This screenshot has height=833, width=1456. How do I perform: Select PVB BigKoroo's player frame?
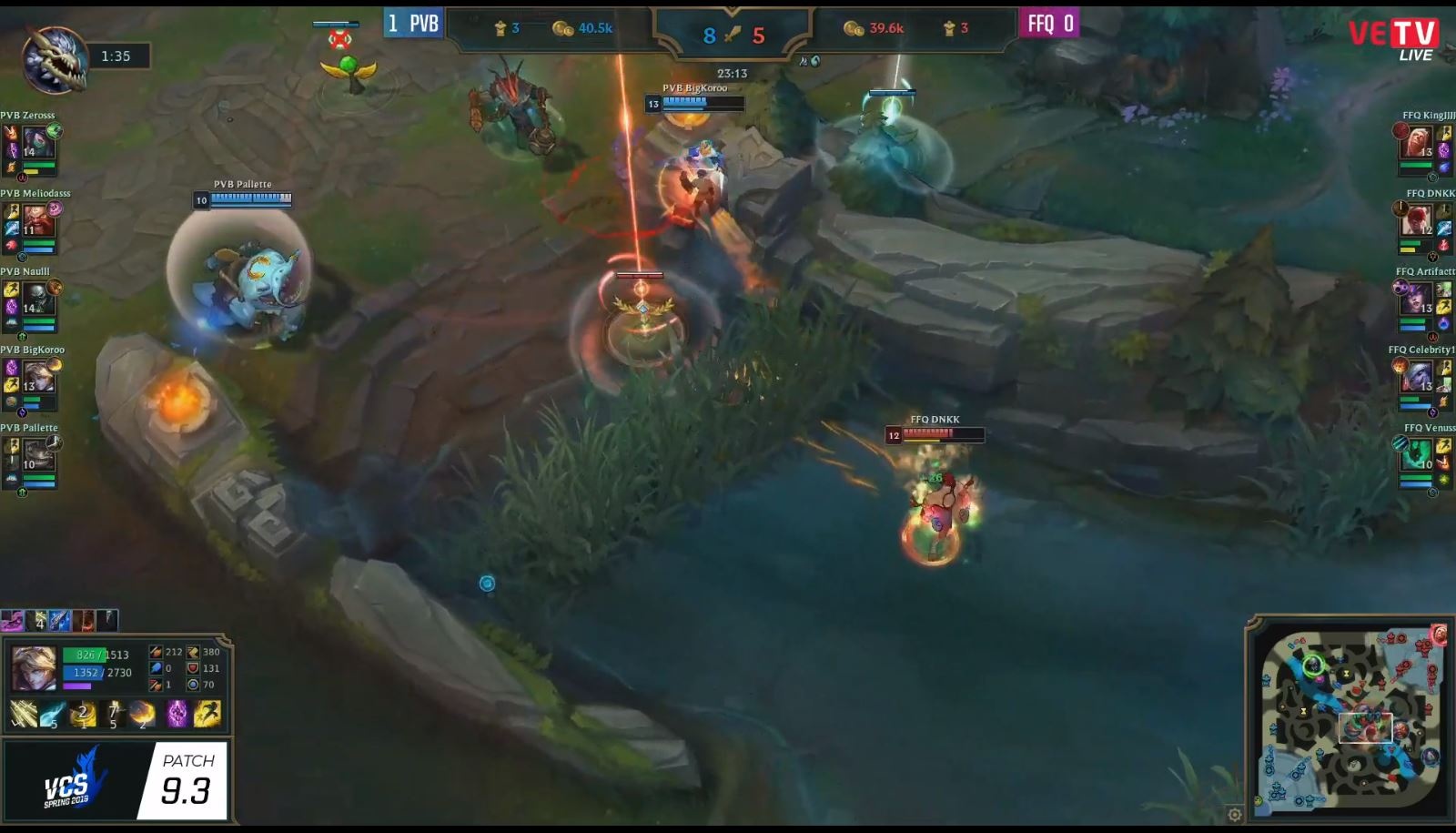pyautogui.click(x=35, y=377)
